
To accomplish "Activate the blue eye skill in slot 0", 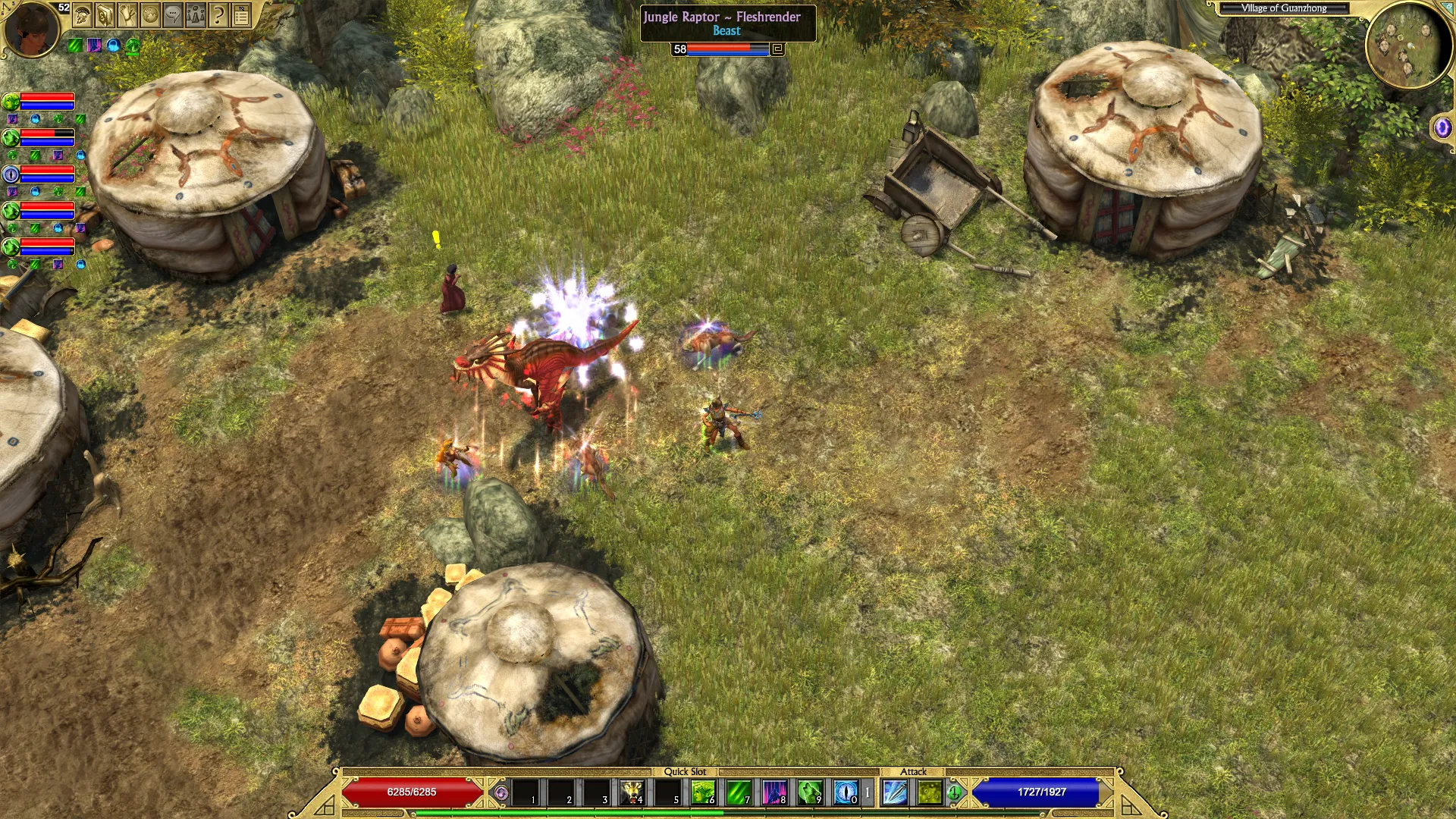I will coord(846,792).
